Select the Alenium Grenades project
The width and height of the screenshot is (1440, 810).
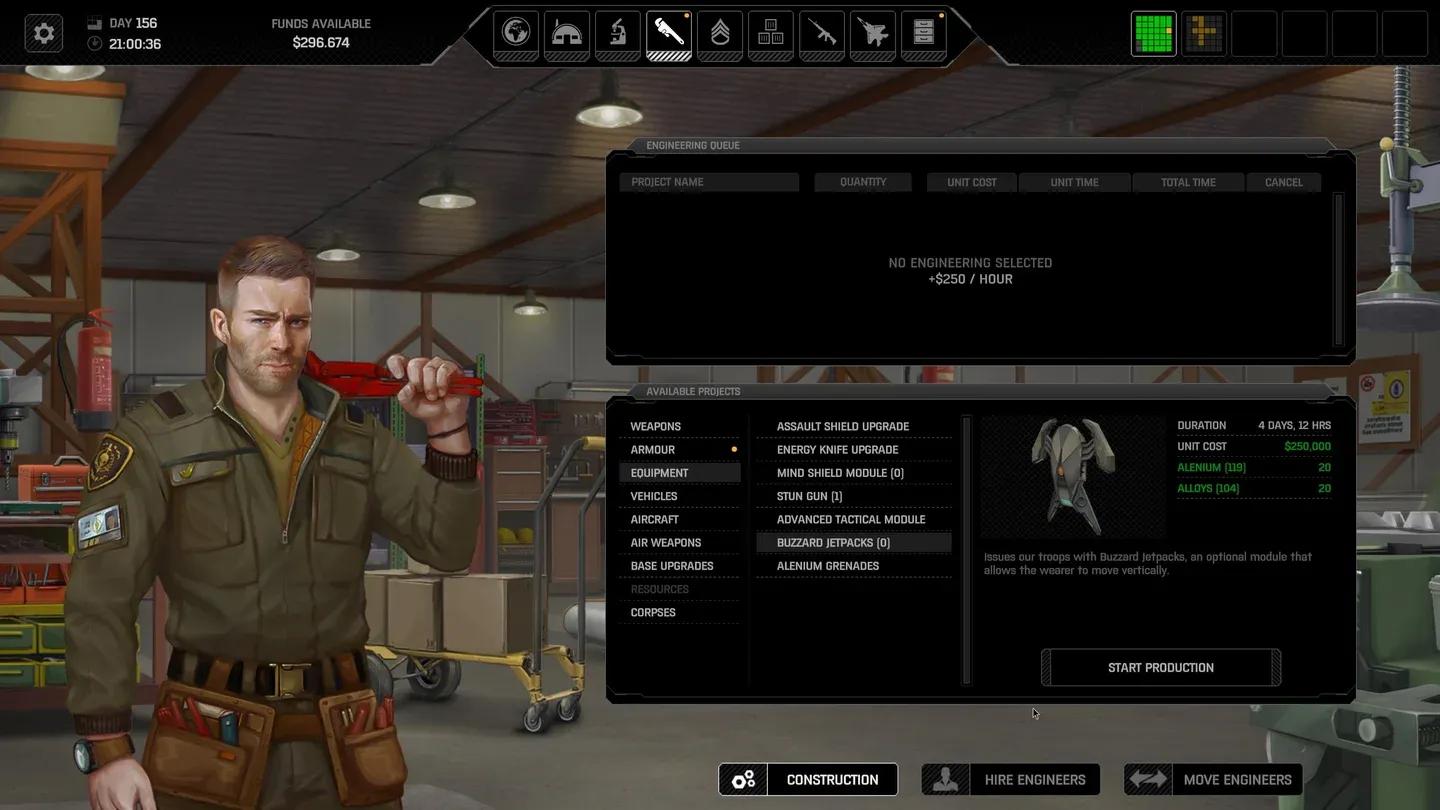[828, 566]
